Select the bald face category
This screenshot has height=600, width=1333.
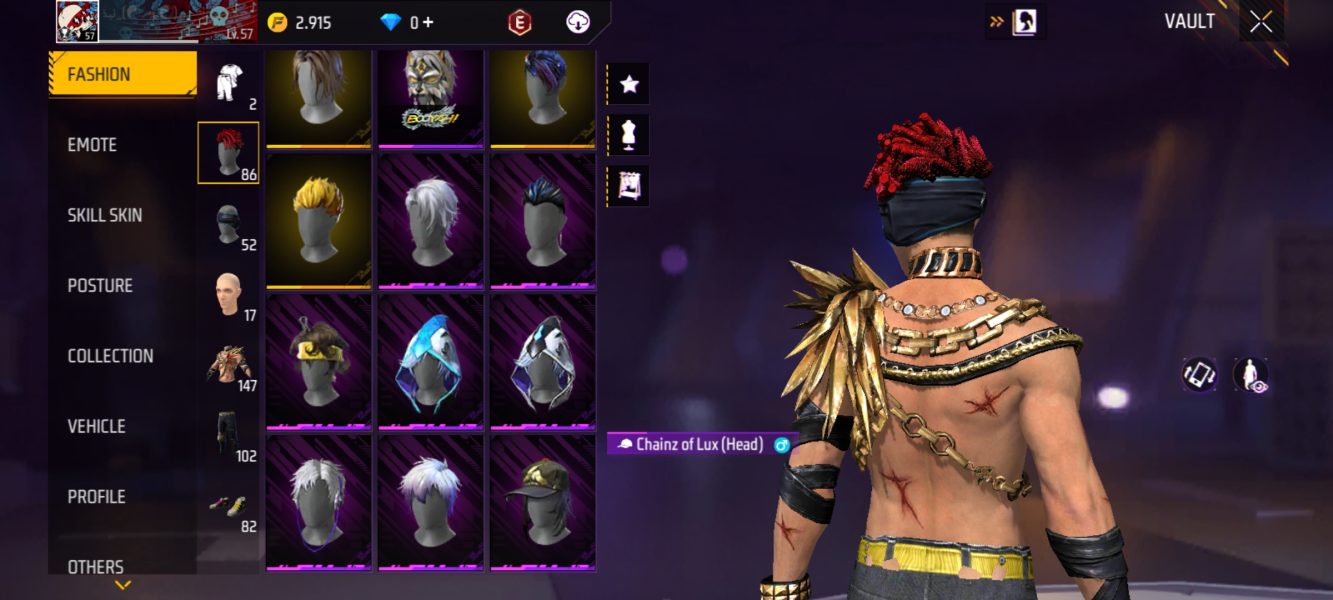coord(229,295)
